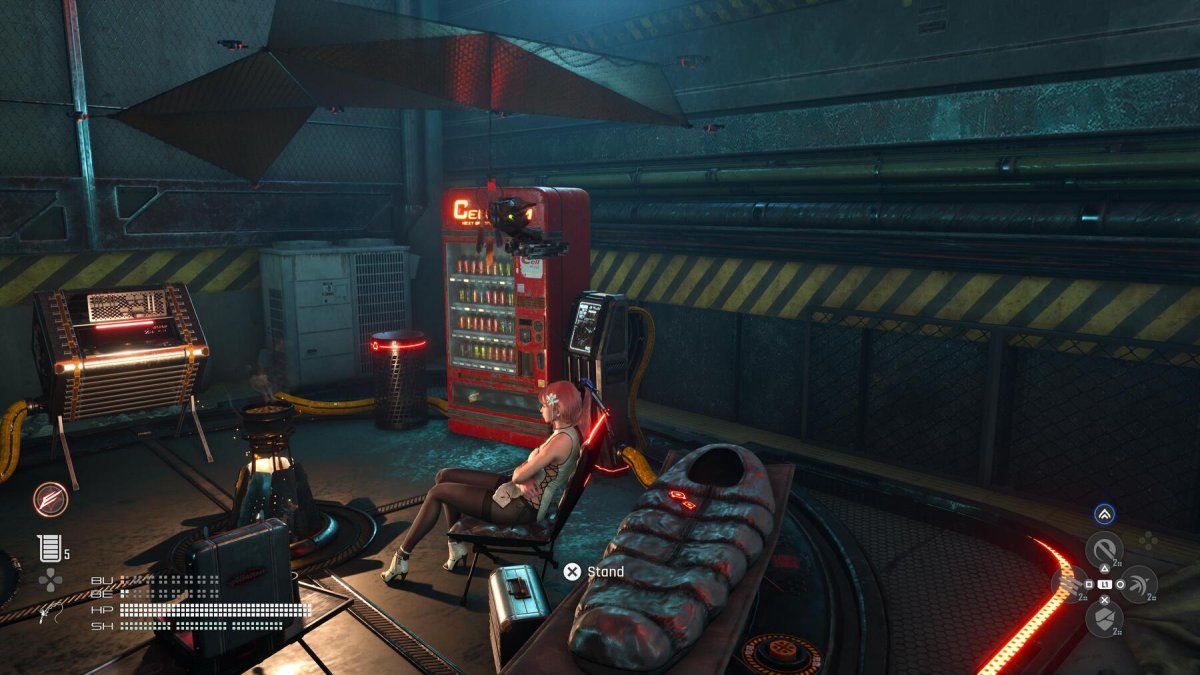Screen dimensions: 1200x675
Task: Click the sword weapon icon beside the gauges
Action: pos(42,612)
